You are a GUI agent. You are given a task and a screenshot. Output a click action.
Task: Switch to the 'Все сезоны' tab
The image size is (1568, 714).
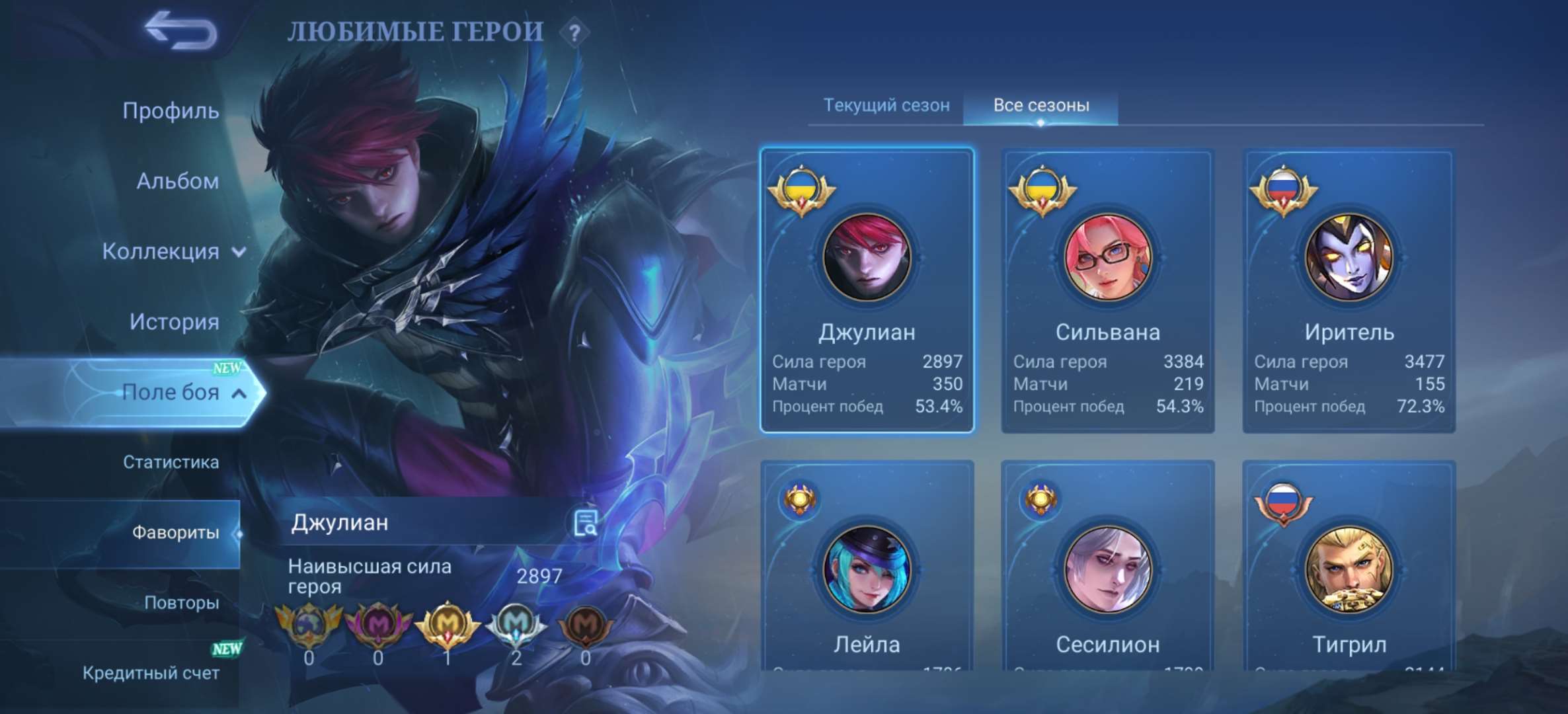(x=1037, y=106)
